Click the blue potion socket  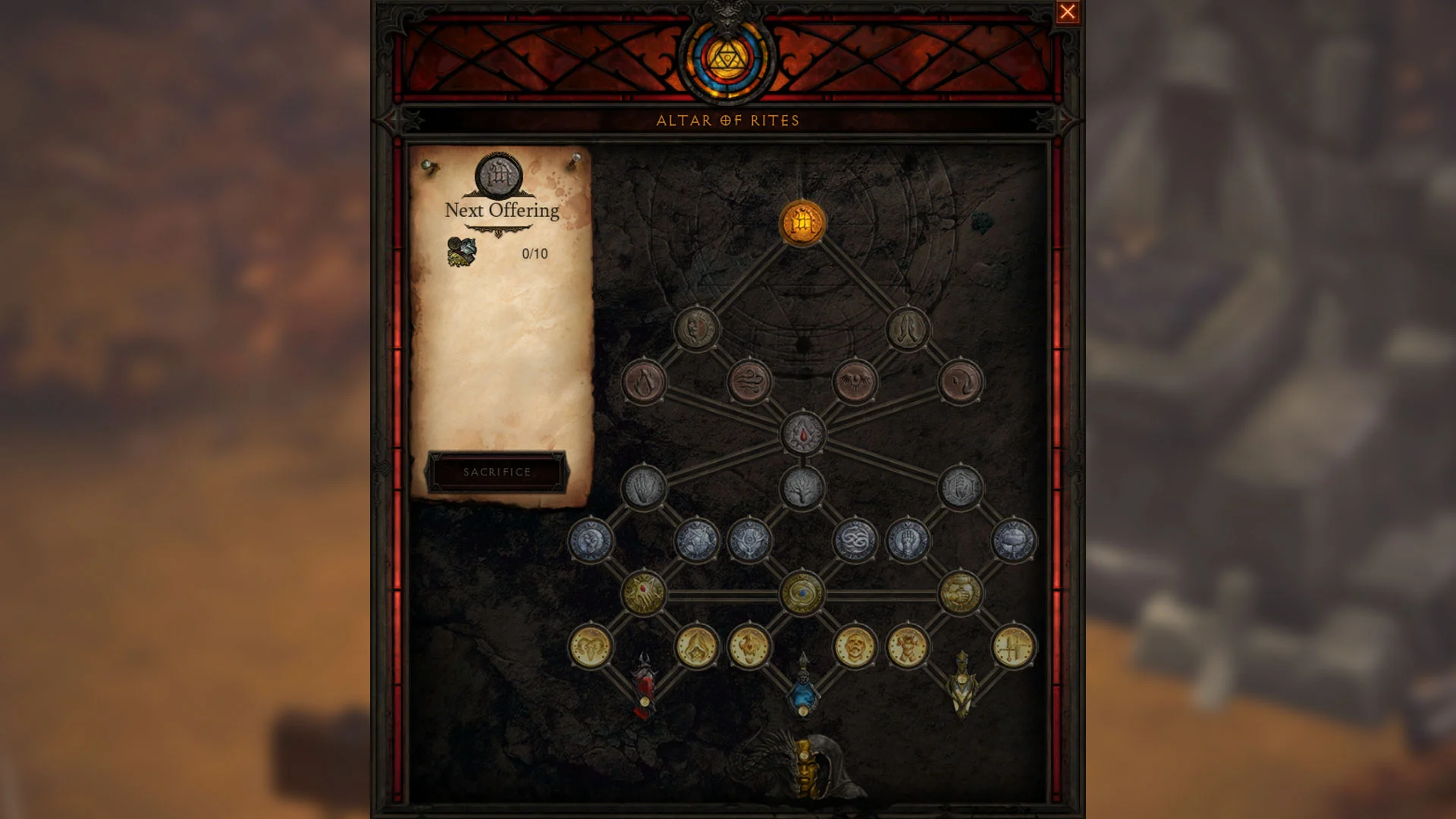coord(802,695)
